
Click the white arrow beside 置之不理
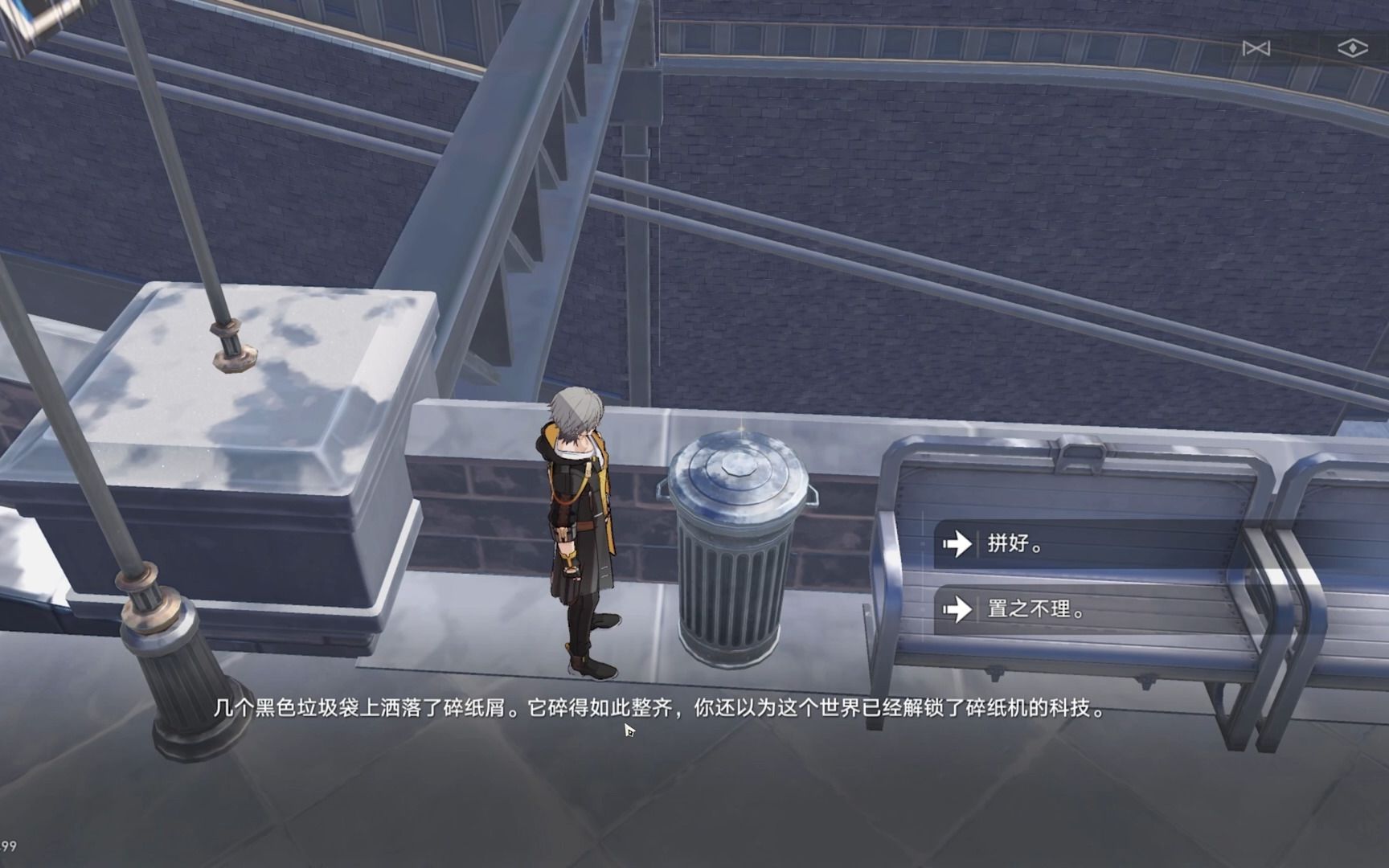957,609
